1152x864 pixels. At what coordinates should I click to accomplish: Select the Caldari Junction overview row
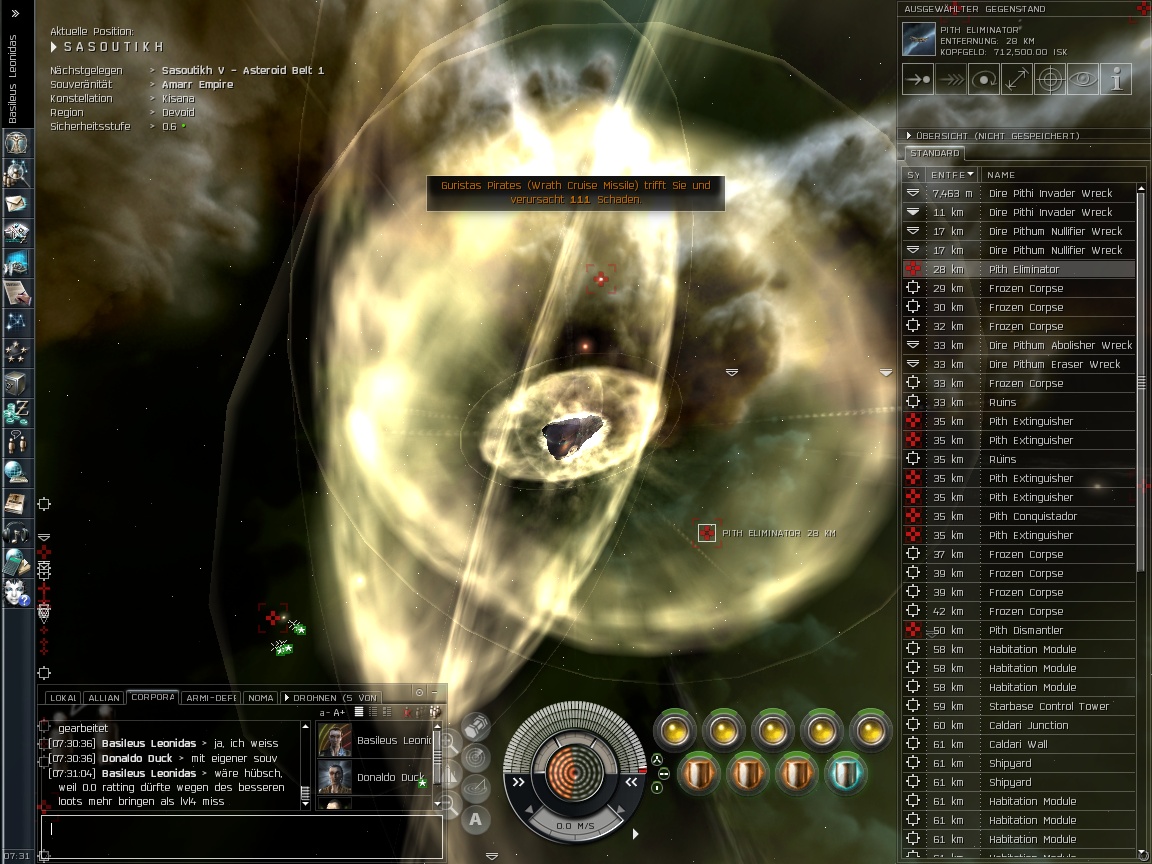coord(1028,726)
